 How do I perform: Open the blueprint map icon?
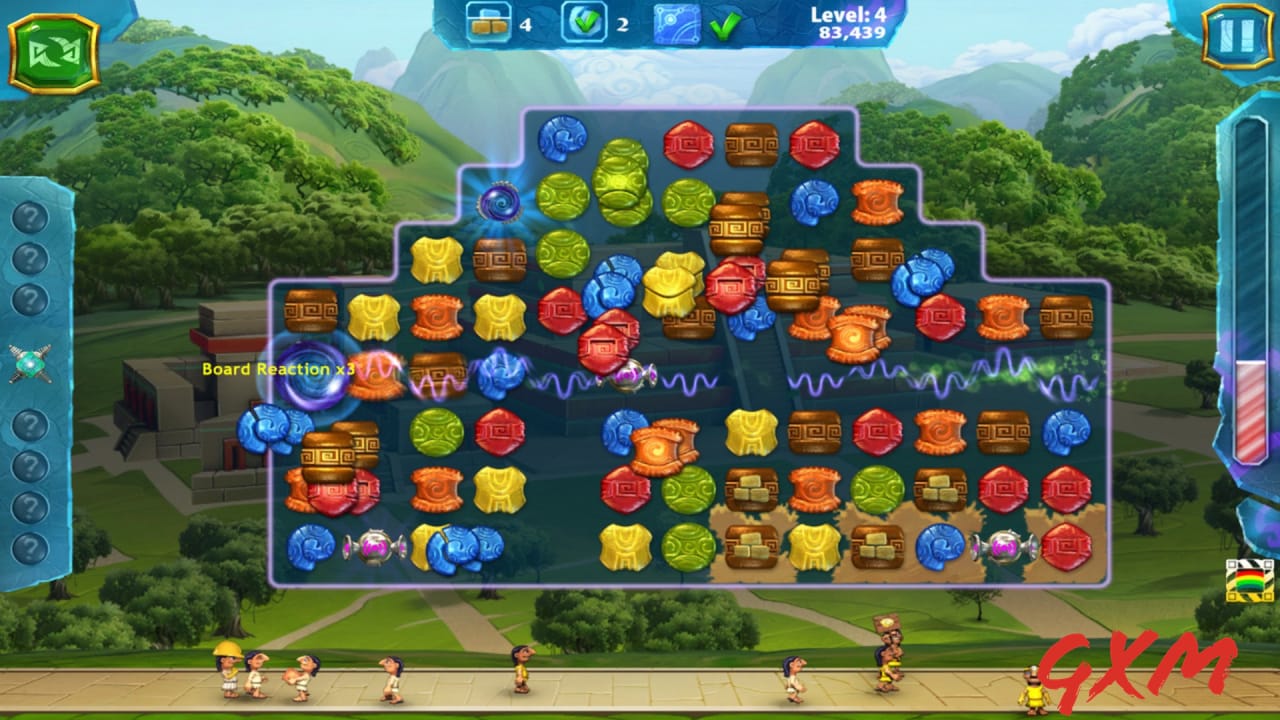(x=676, y=21)
